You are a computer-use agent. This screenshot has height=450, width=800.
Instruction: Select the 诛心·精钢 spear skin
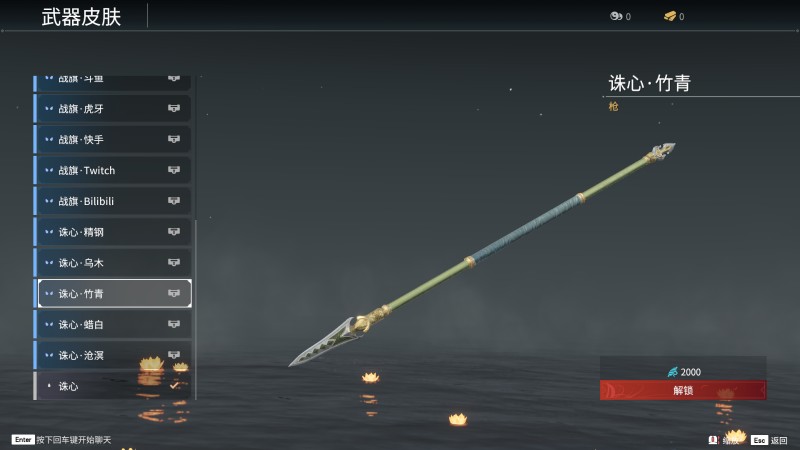(x=113, y=232)
